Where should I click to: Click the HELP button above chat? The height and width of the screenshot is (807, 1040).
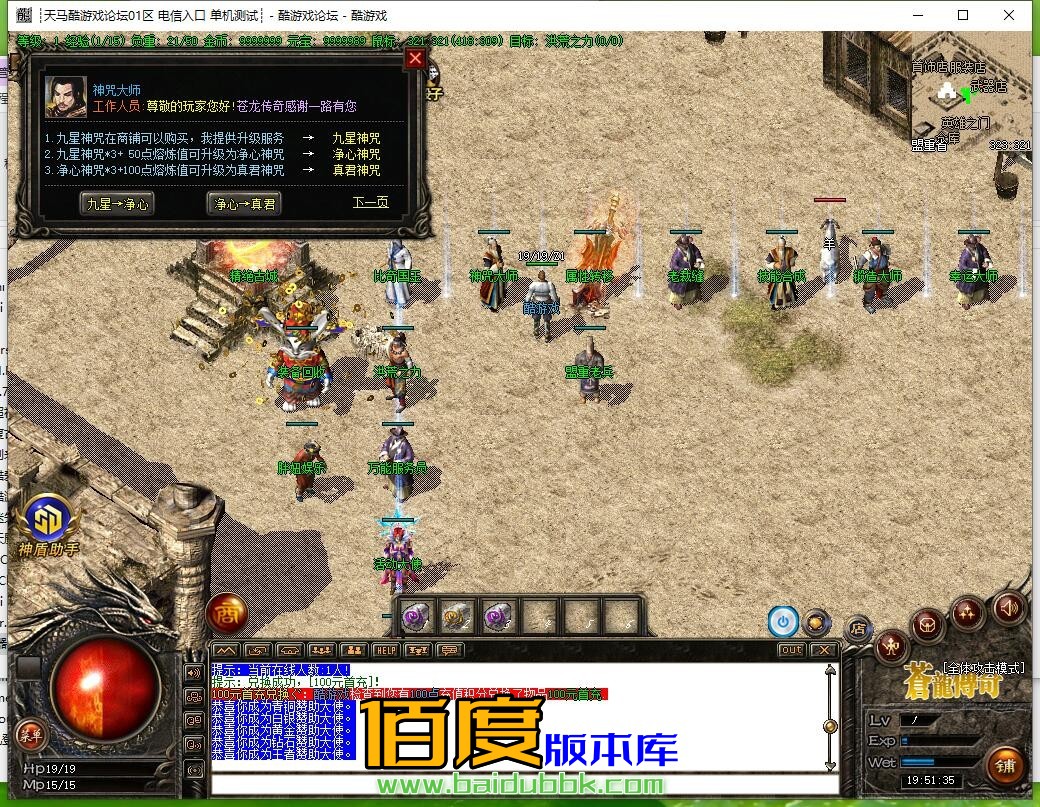[385, 650]
